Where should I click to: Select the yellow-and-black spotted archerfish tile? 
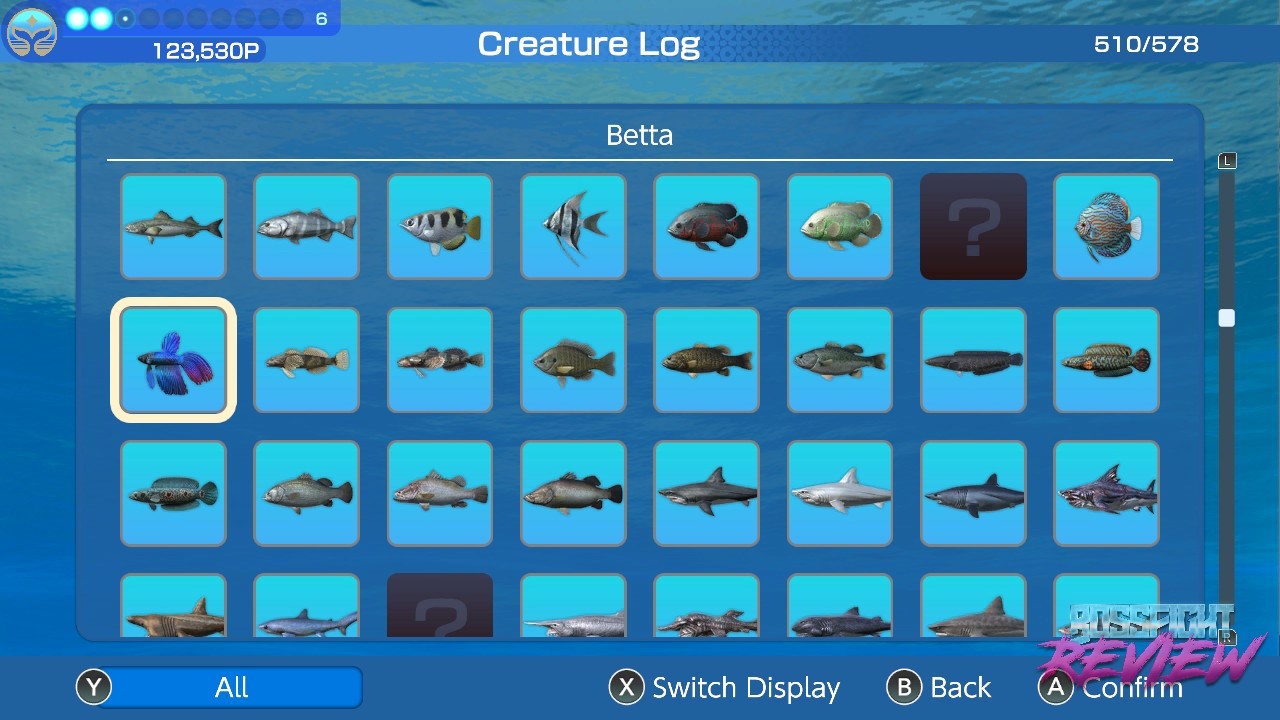click(440, 227)
